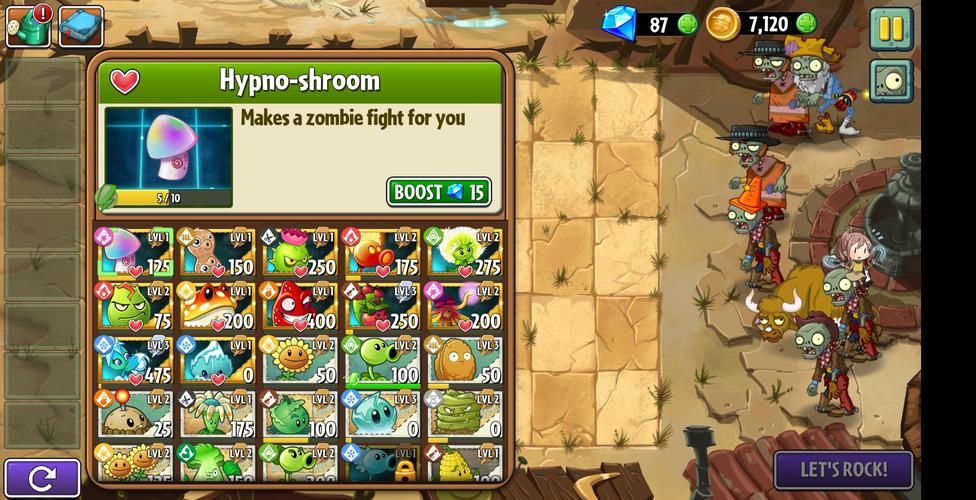Select the Peashooter costing 100 sun
Screen dimensions: 976x500
click(x=381, y=360)
